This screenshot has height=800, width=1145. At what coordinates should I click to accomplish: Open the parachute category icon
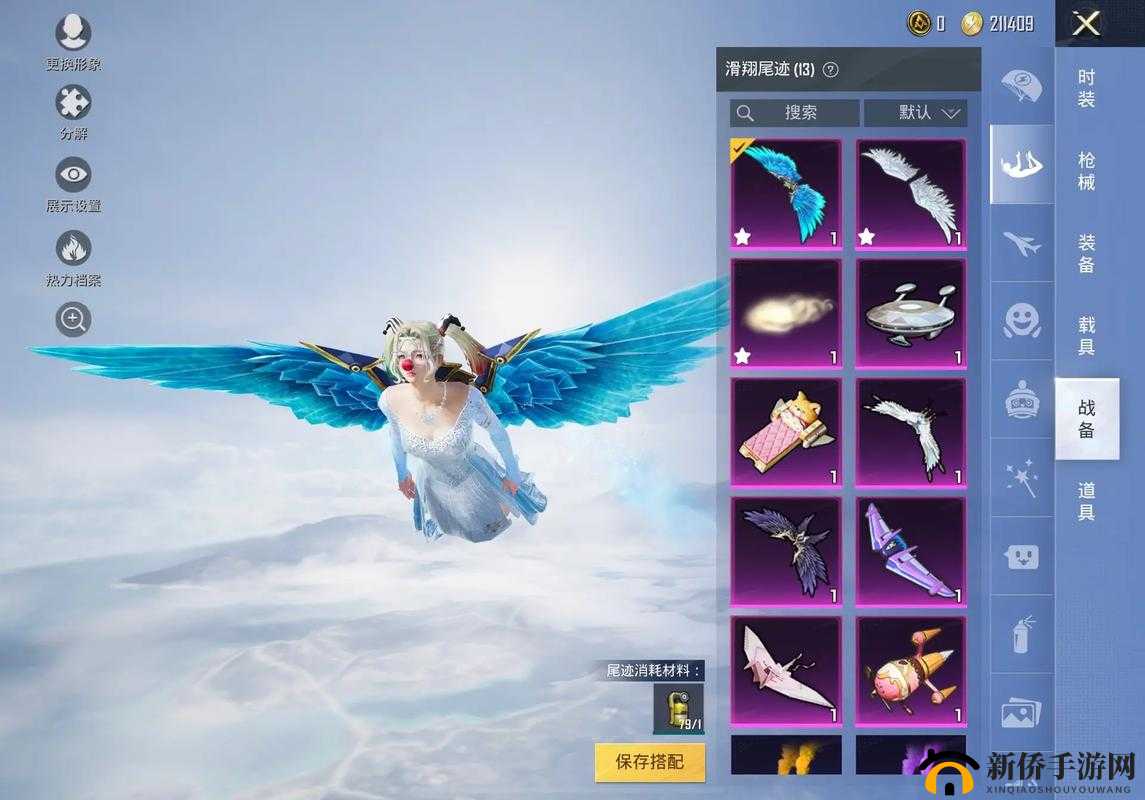(1021, 86)
